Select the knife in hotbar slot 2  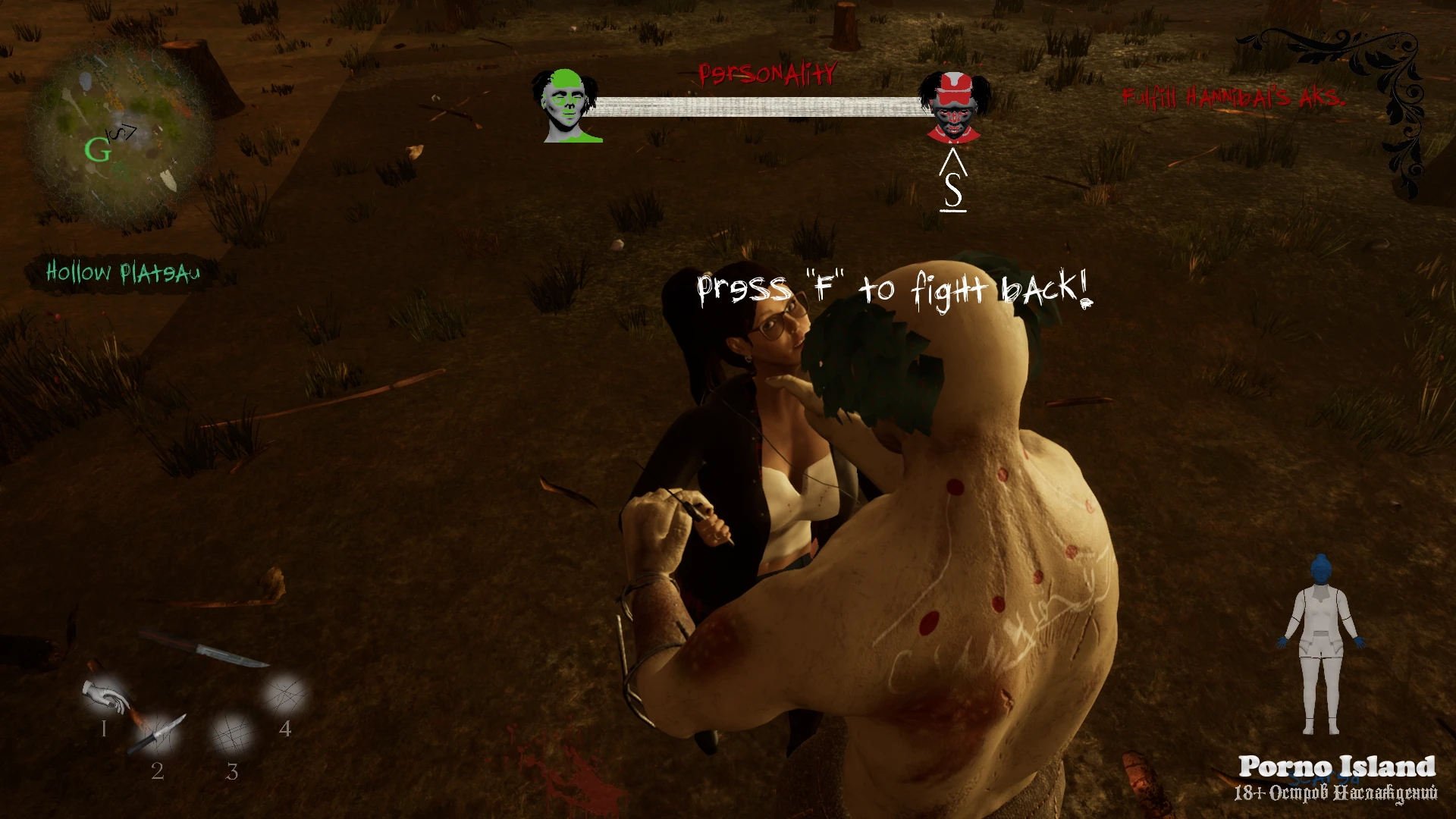(x=158, y=734)
